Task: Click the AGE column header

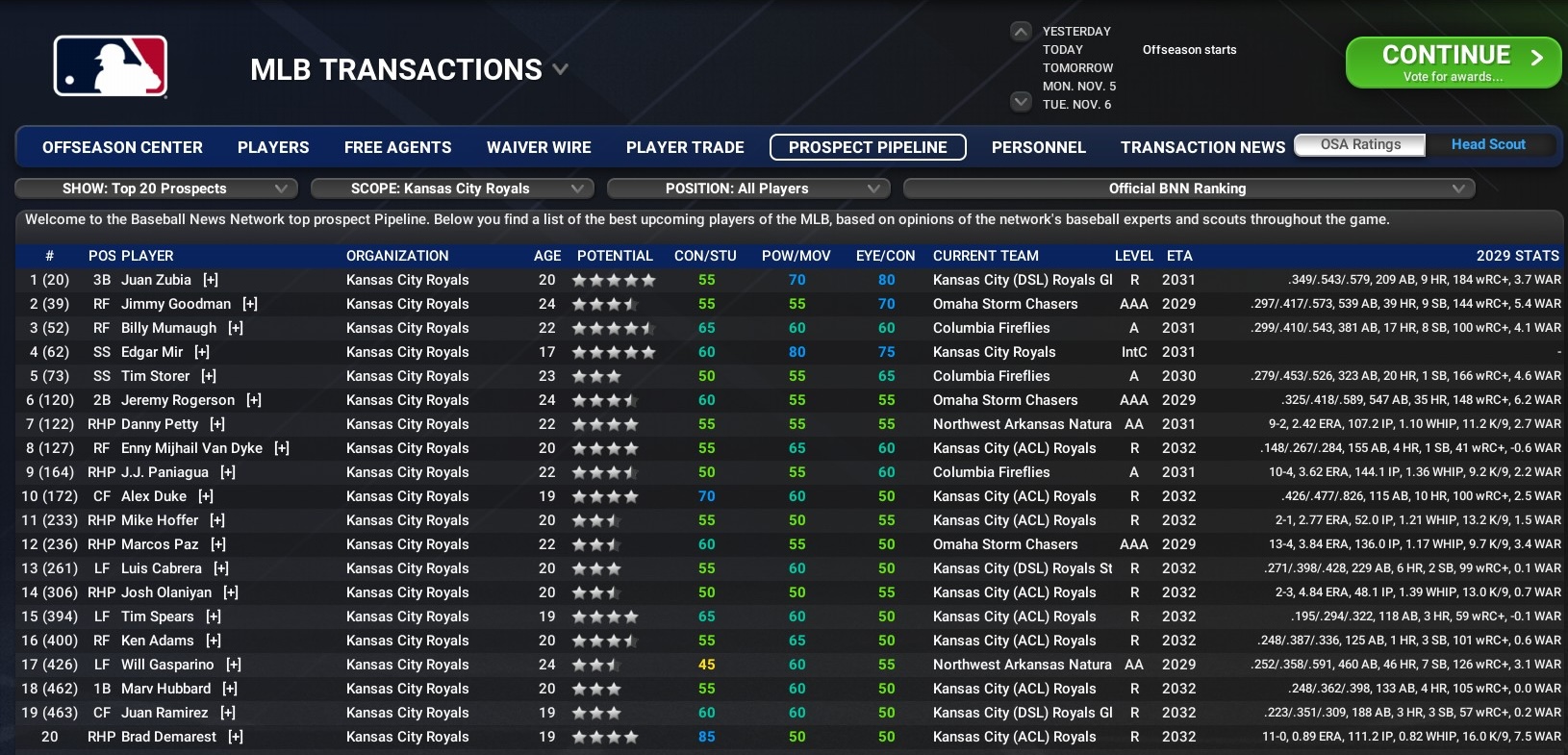Action: coord(546,256)
